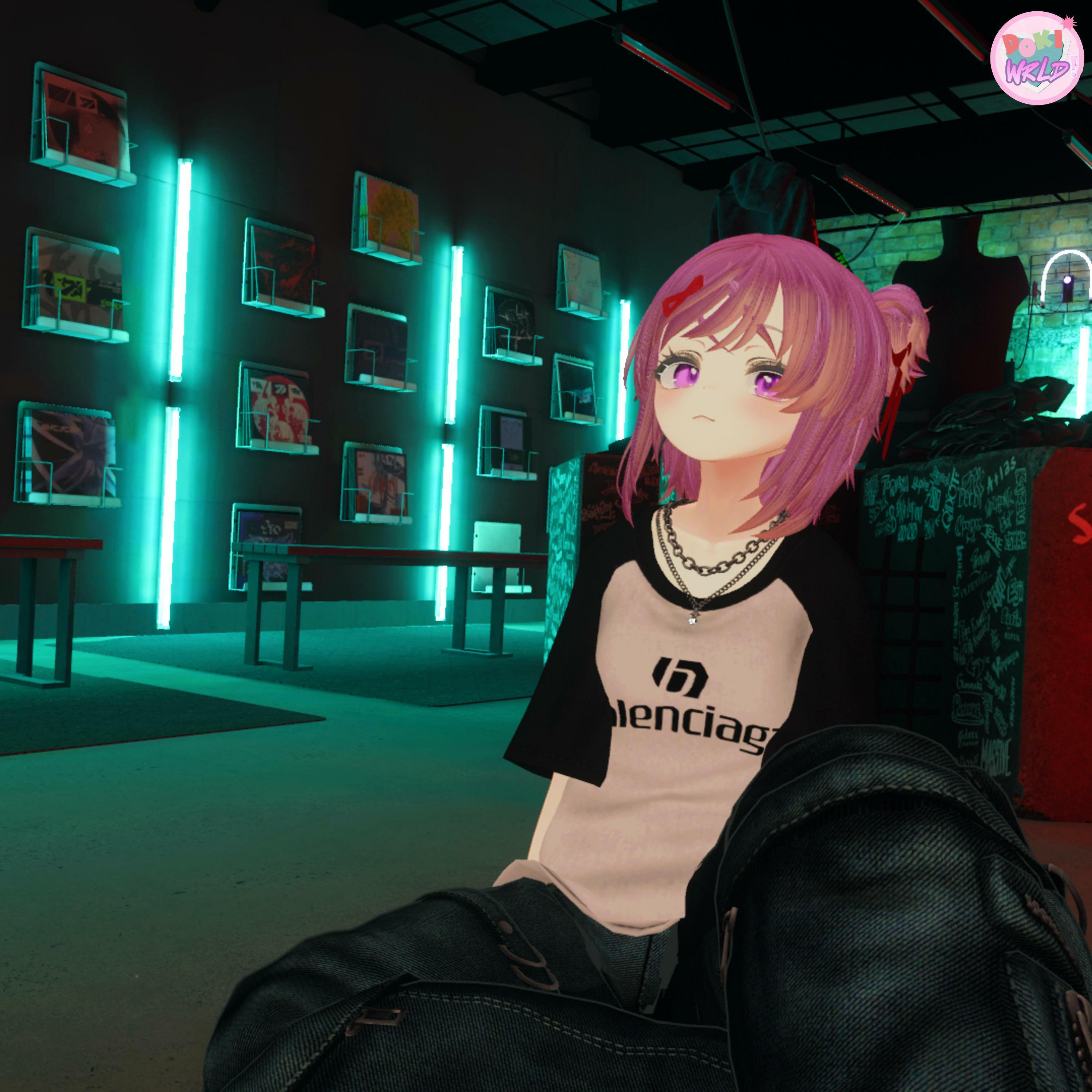The height and width of the screenshot is (1092, 1092).
Task: Click the Doki WRLD logo badge
Action: pos(1036,58)
